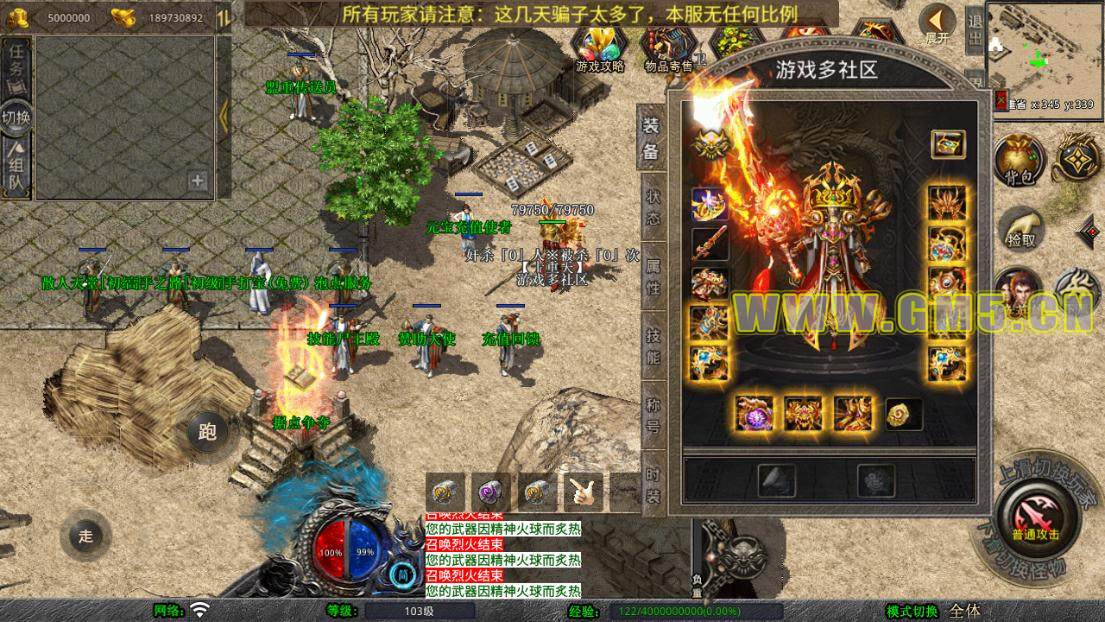Open the 属性 attributes tab
The height and width of the screenshot is (622, 1105).
pos(652,275)
